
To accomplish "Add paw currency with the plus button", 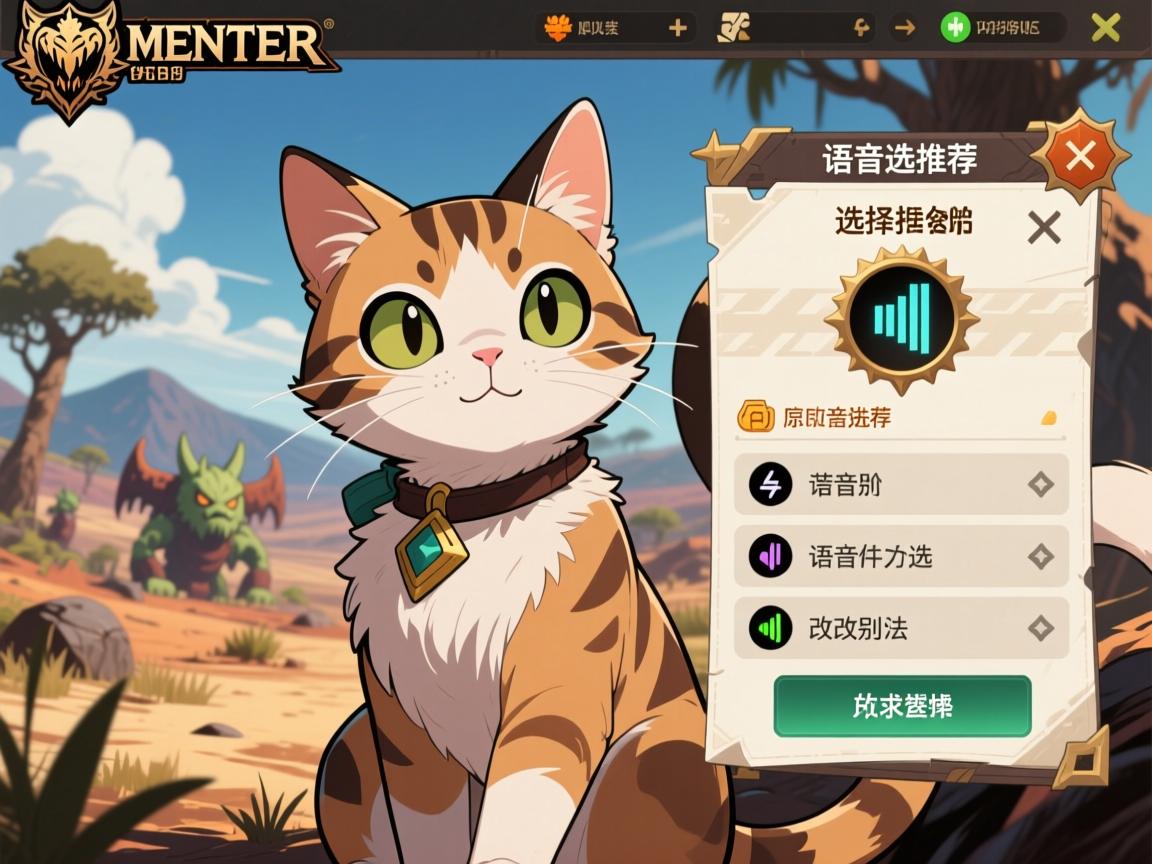I will [678, 28].
